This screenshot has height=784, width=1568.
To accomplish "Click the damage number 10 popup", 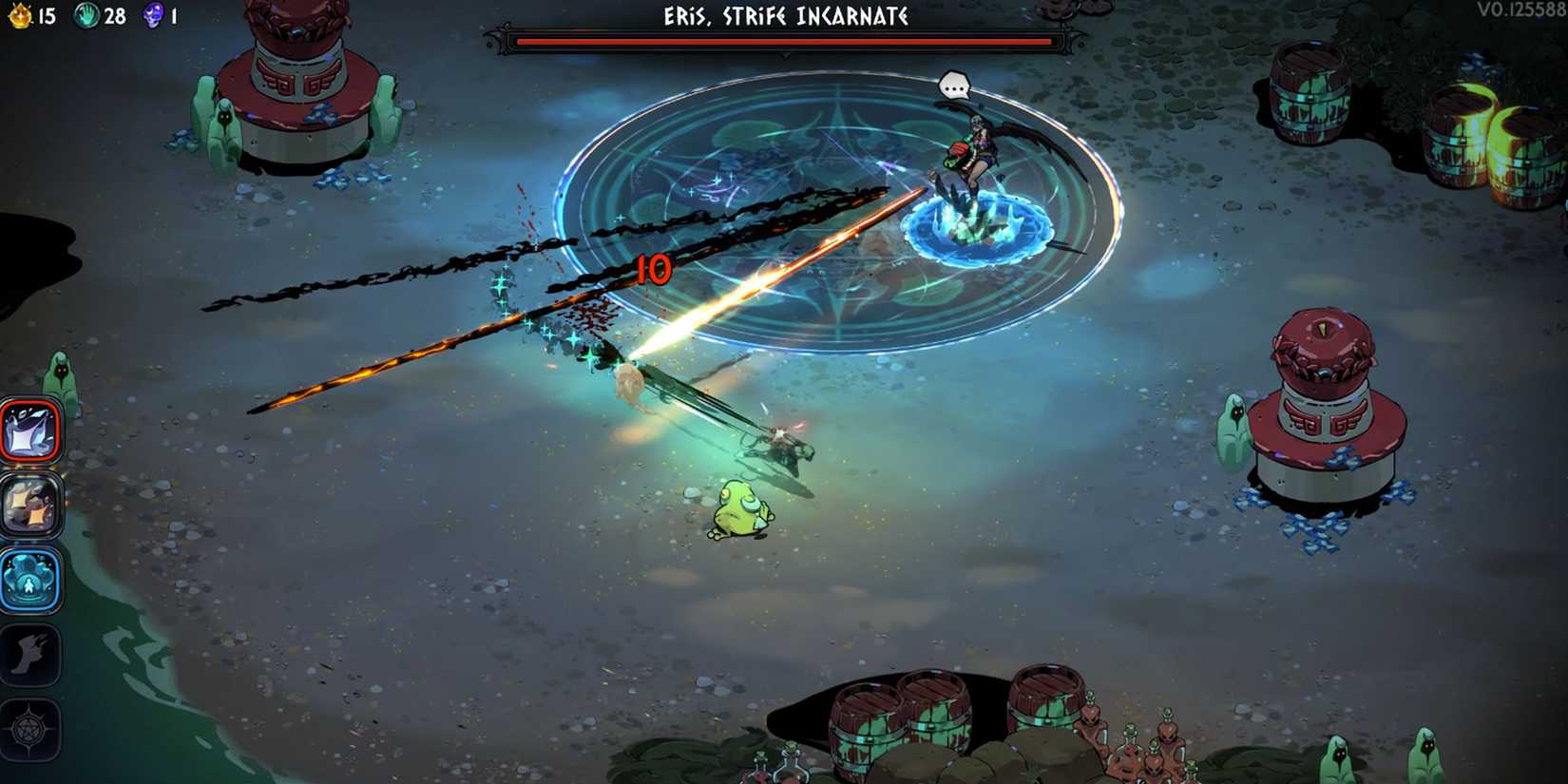I will (x=656, y=269).
